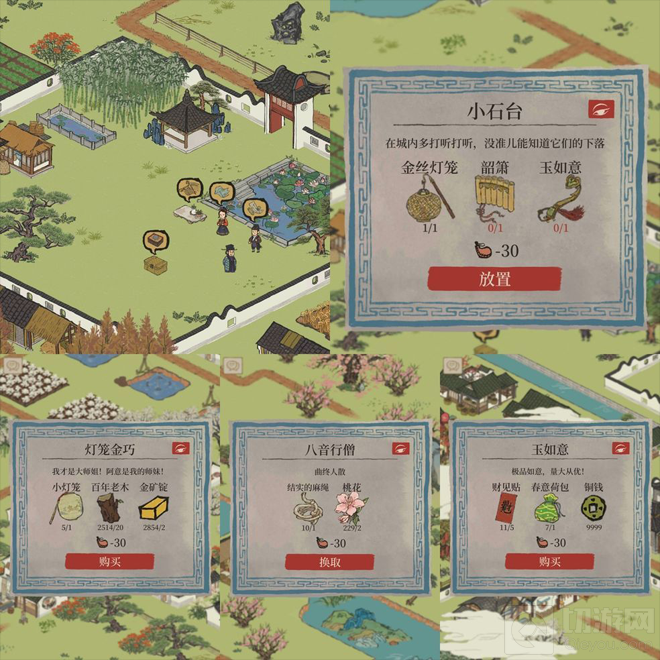Toggle the red eye icon on 灯笼金巧 panel
Viewport: 660px width, 660px height.
pyautogui.click(x=181, y=448)
